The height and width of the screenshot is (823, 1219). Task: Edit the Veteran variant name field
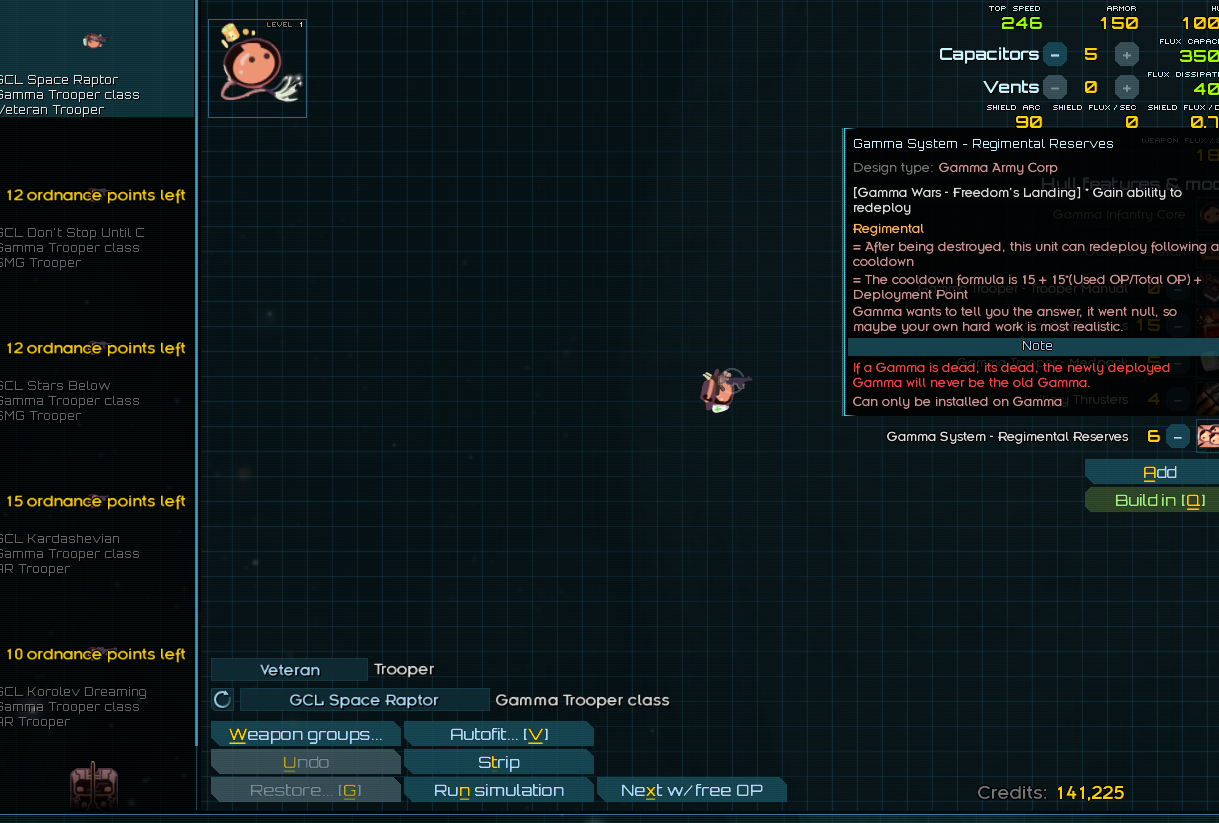pos(289,670)
